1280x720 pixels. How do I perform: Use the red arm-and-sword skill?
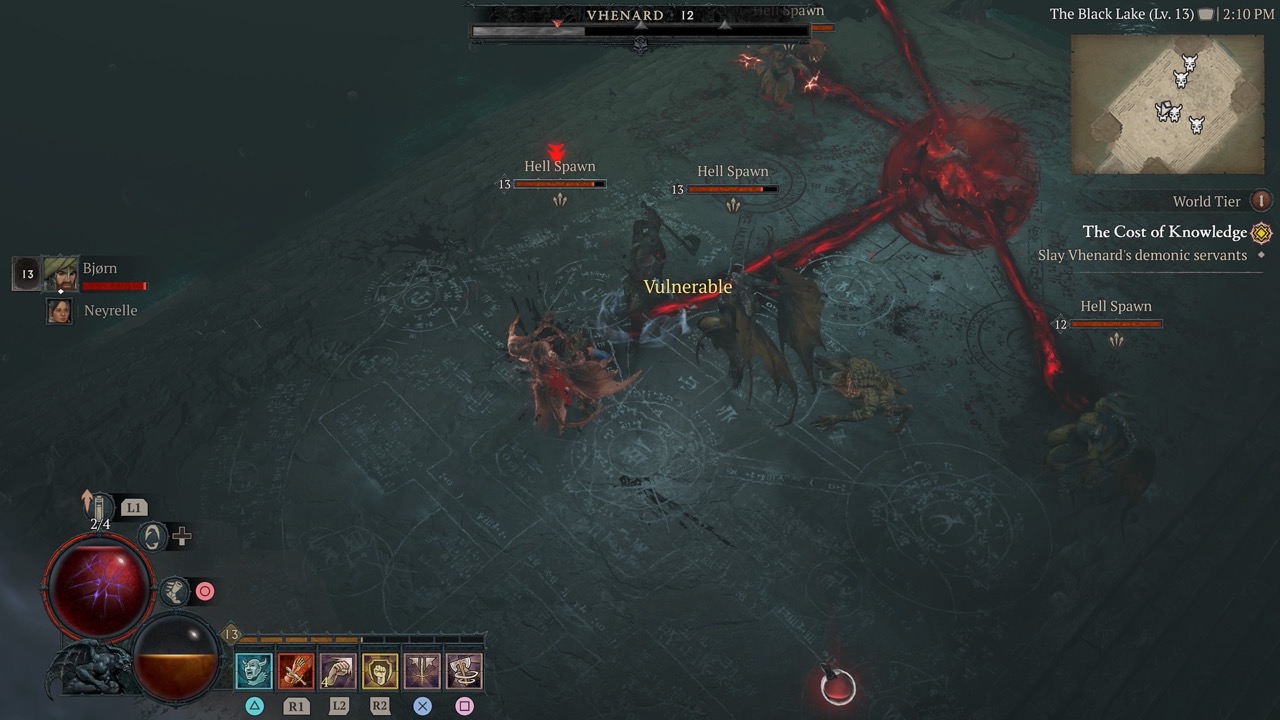coord(296,671)
